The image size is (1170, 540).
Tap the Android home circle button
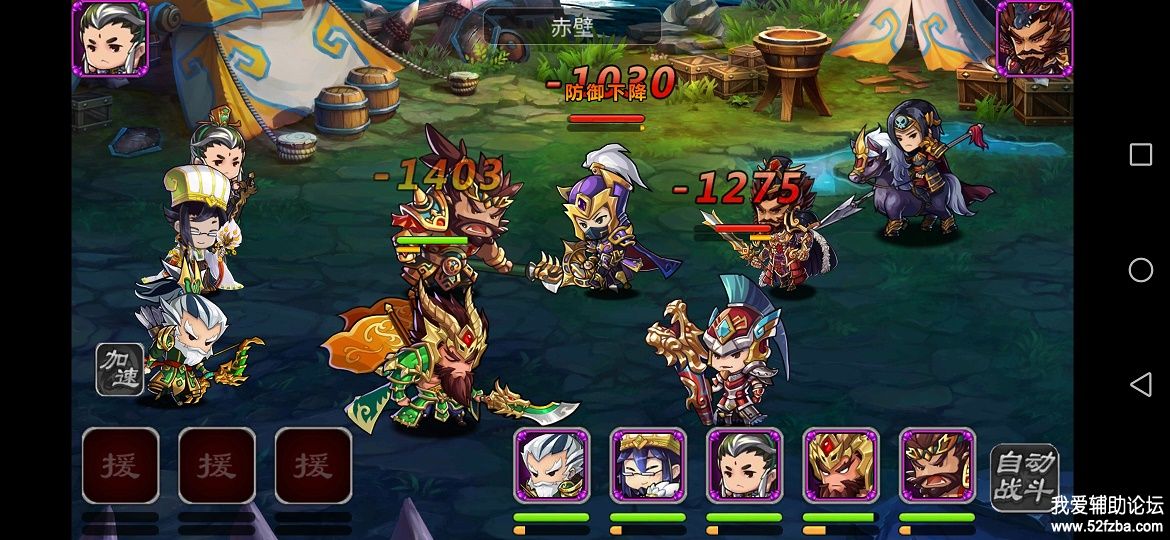1140,269
